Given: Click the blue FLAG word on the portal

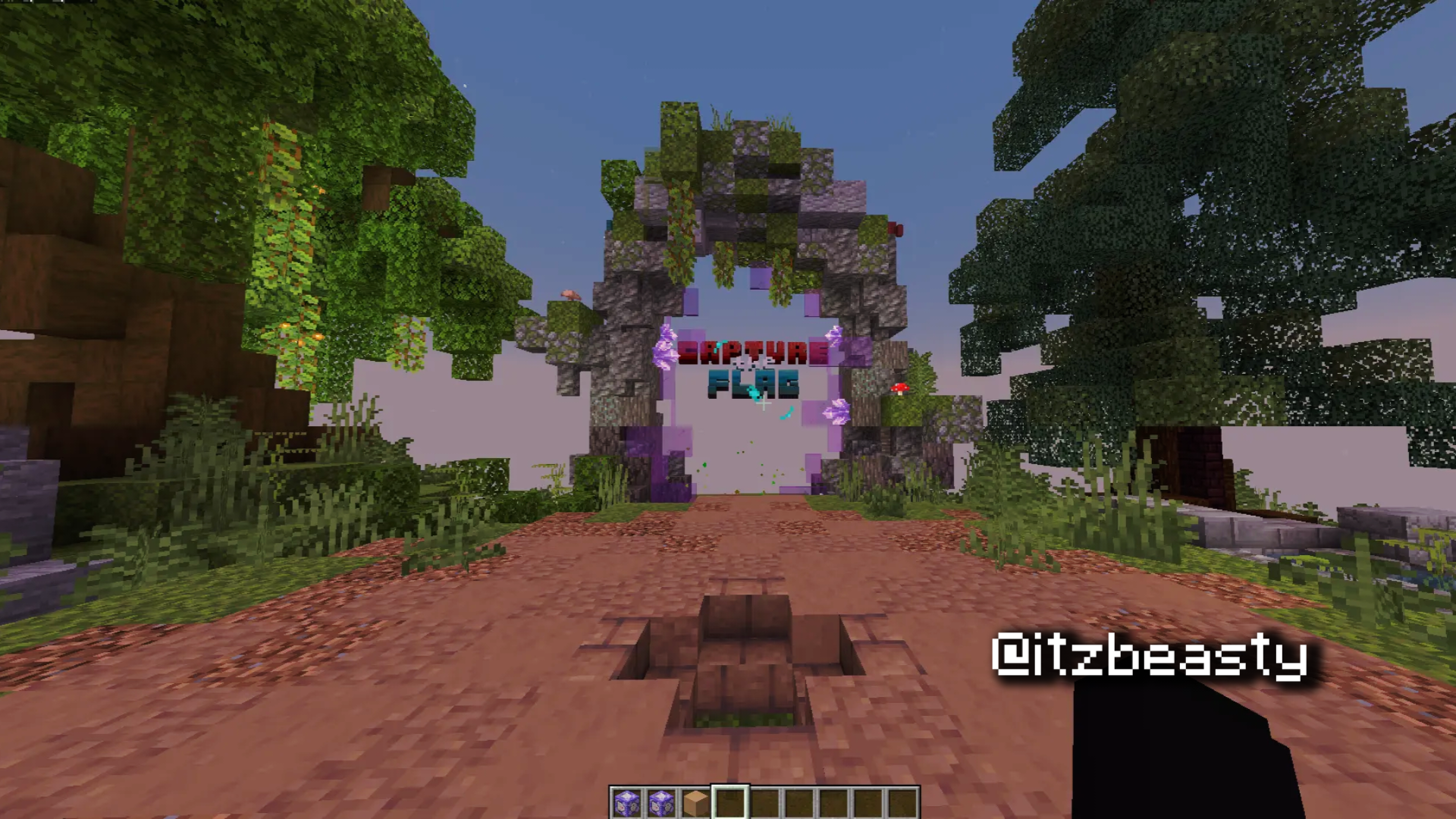Looking at the screenshot, I should coord(753,384).
